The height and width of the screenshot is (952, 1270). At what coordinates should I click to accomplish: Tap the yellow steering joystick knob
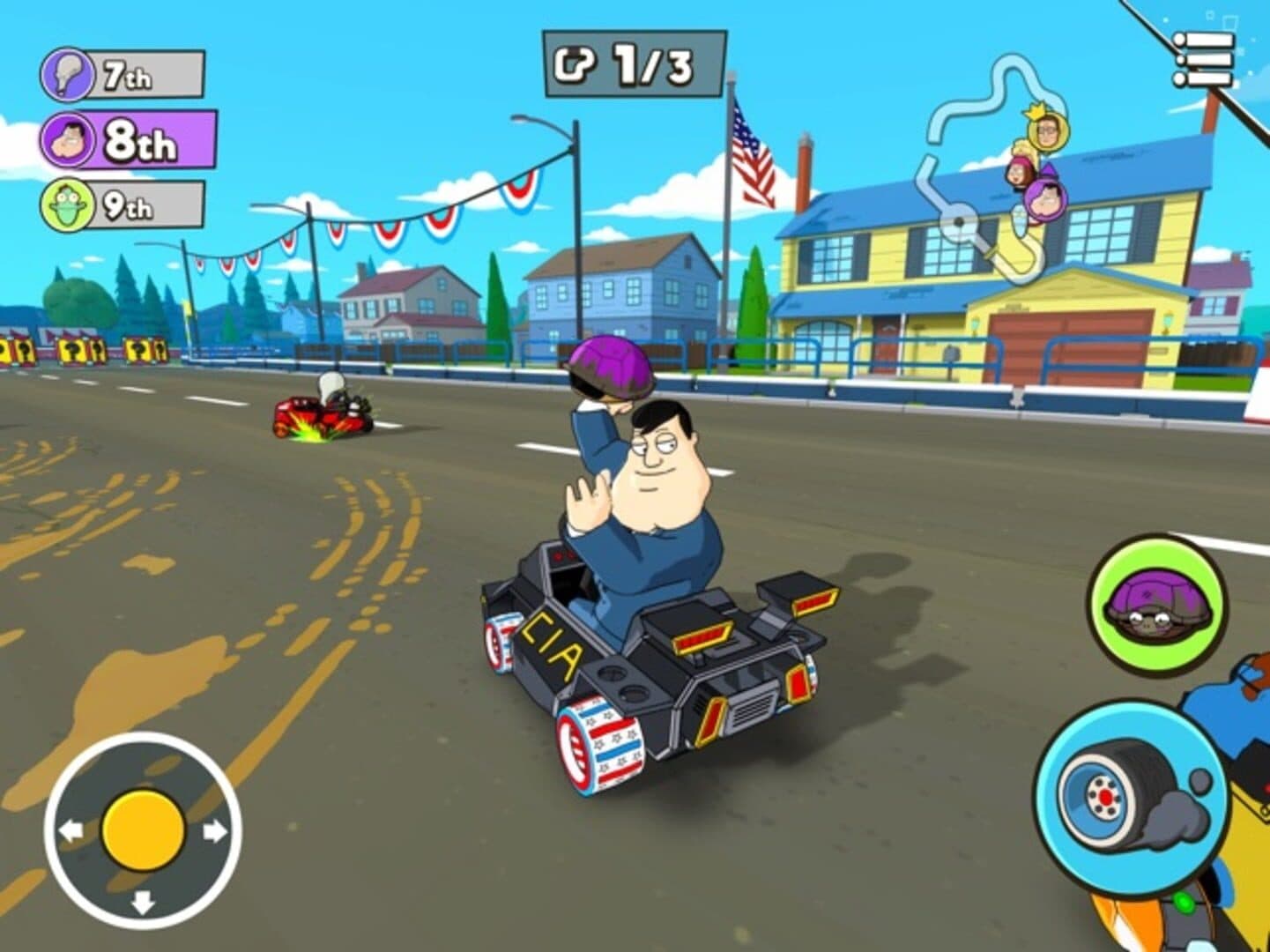pos(144,830)
